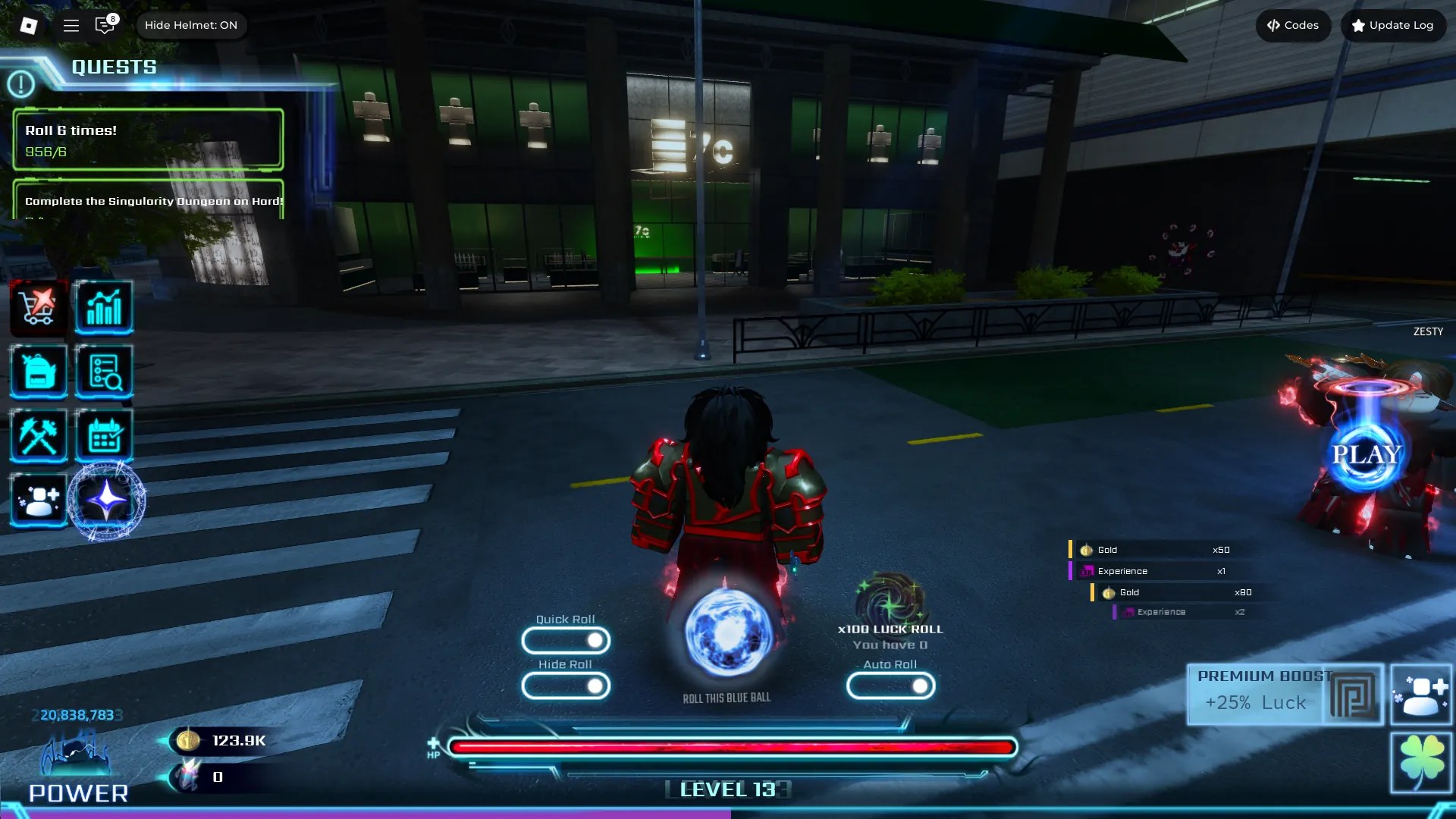Click the invite friends icon above the clover
The height and width of the screenshot is (819, 1456).
[1424, 694]
